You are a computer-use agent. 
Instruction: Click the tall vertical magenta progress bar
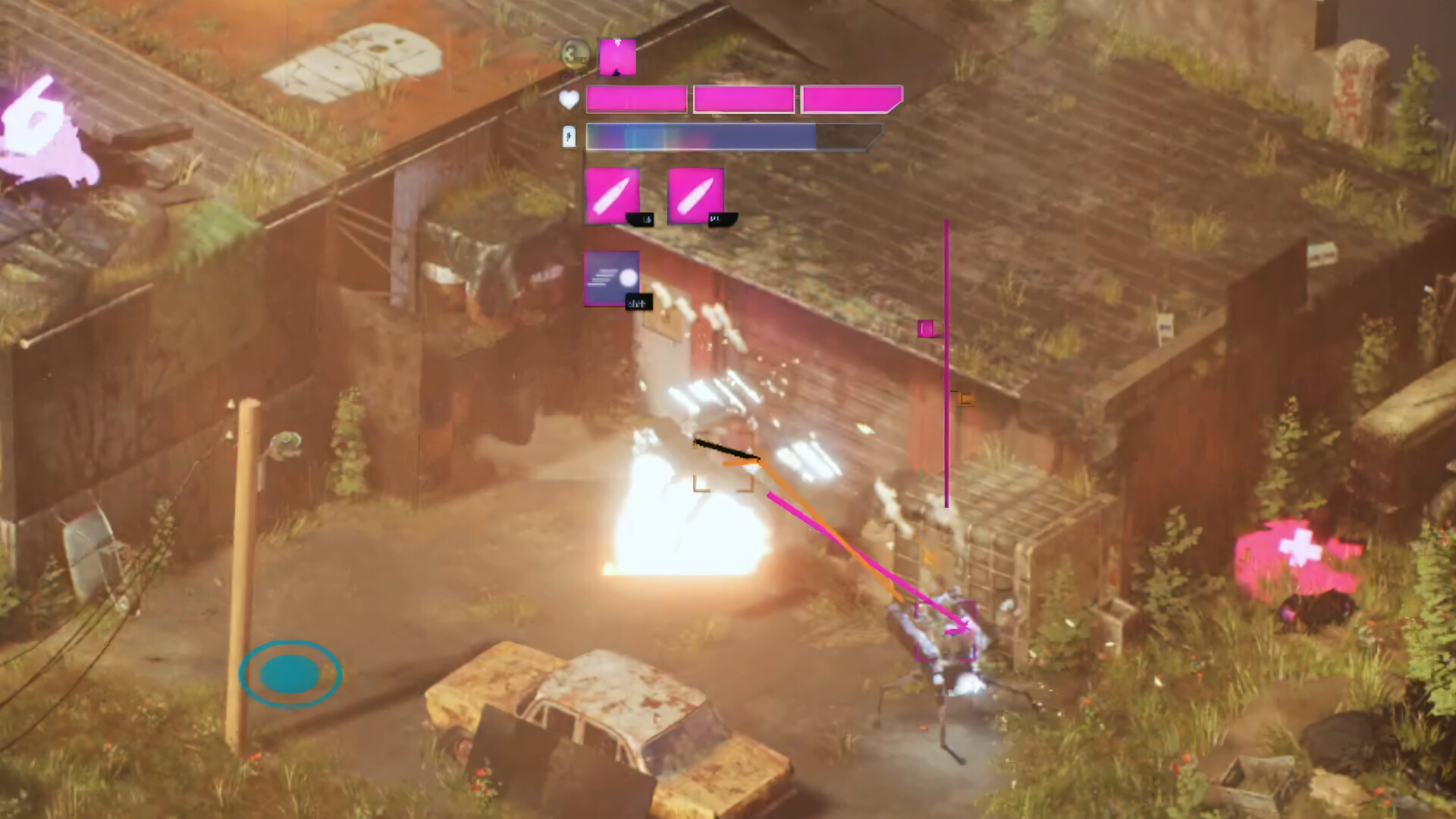pos(946,364)
